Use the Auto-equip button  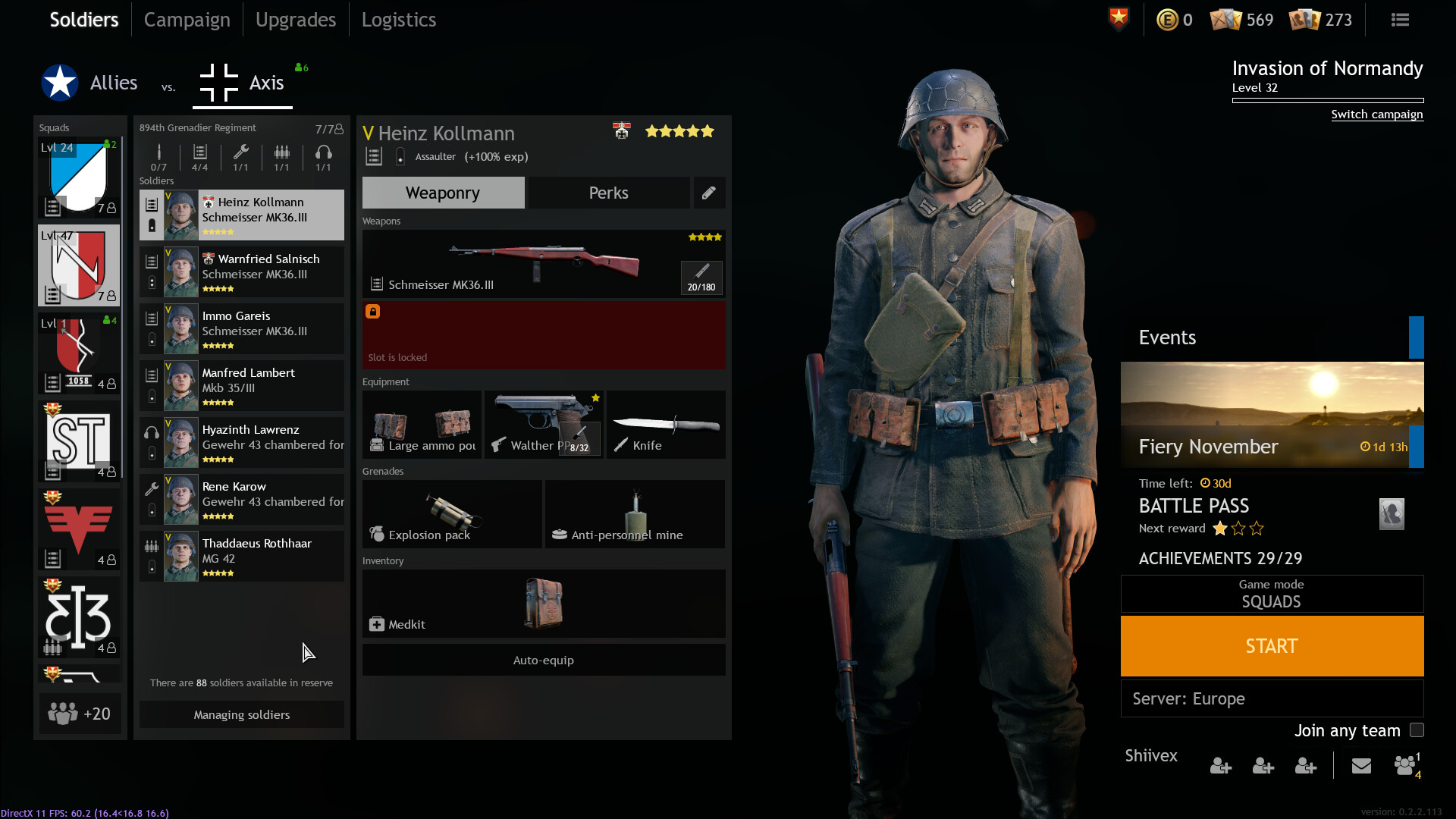(x=543, y=660)
